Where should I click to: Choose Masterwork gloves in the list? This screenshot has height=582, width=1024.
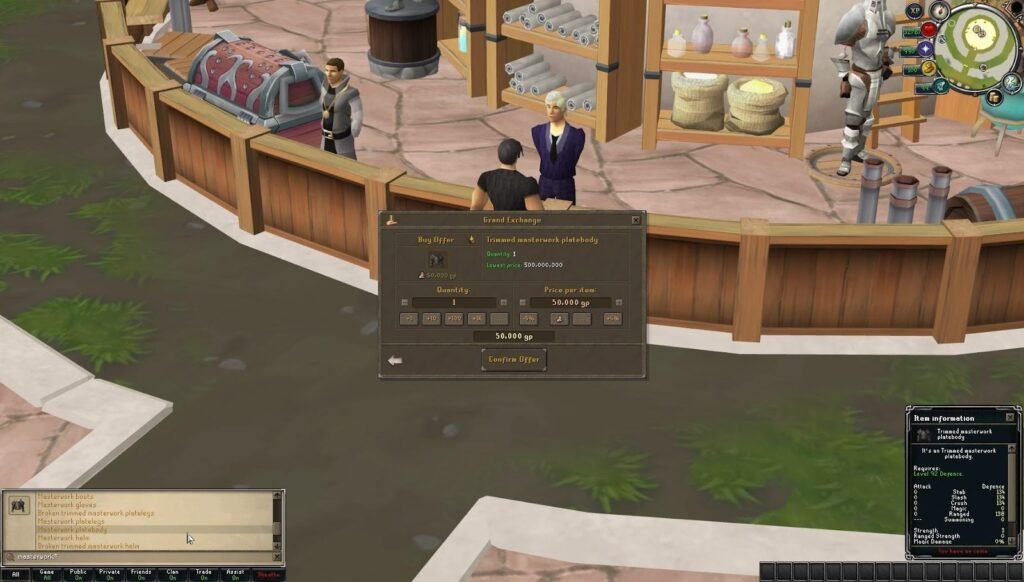pos(65,505)
